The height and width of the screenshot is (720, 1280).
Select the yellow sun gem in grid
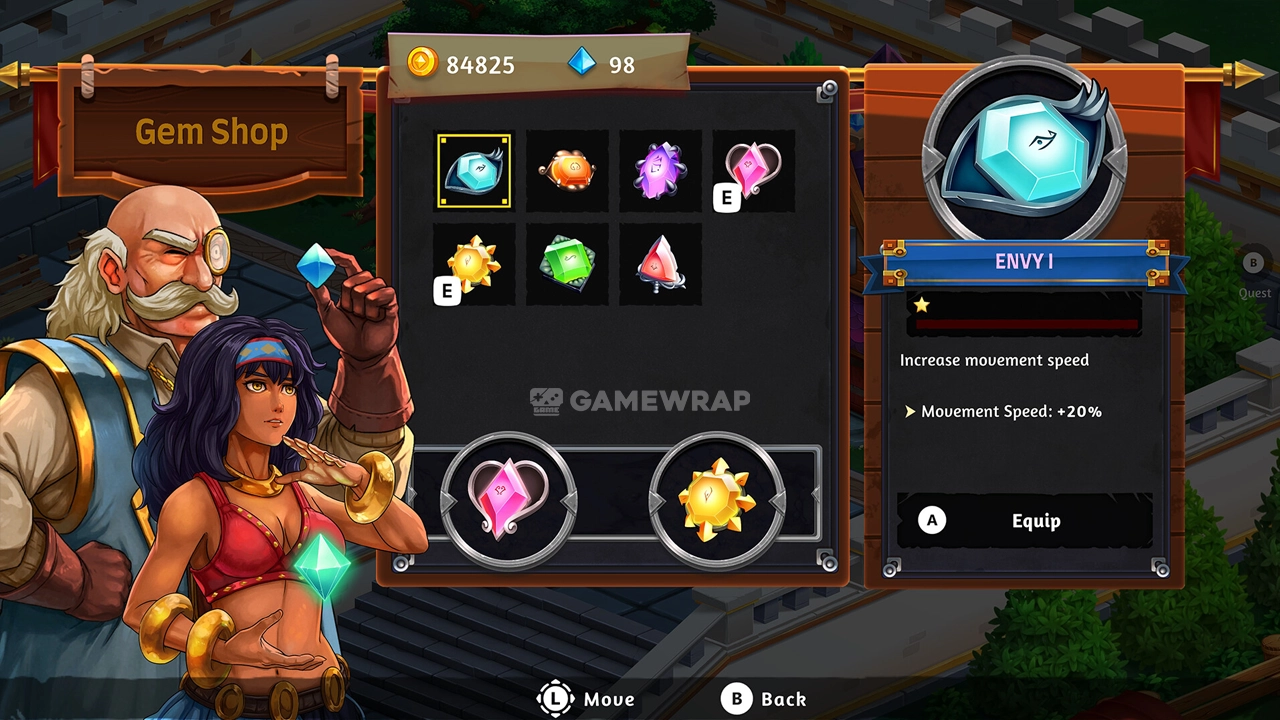click(x=474, y=264)
